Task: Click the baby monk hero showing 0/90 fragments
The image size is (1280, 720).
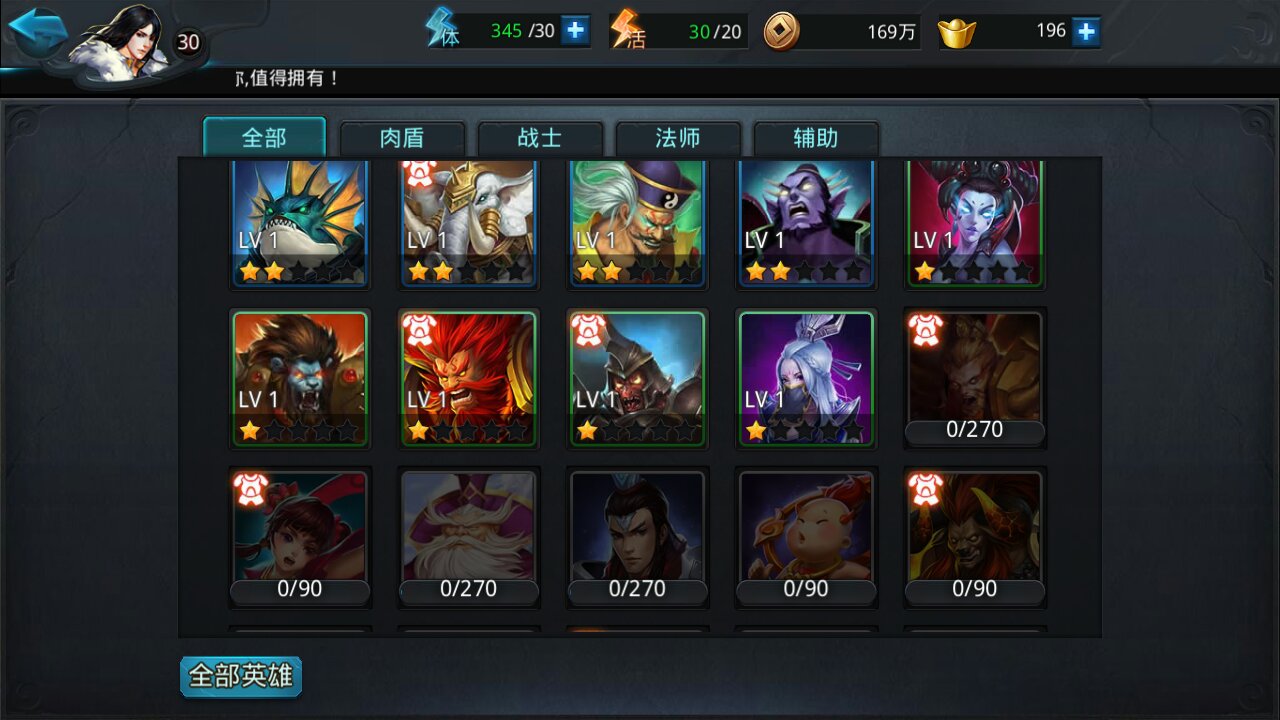Action: pyautogui.click(x=805, y=530)
